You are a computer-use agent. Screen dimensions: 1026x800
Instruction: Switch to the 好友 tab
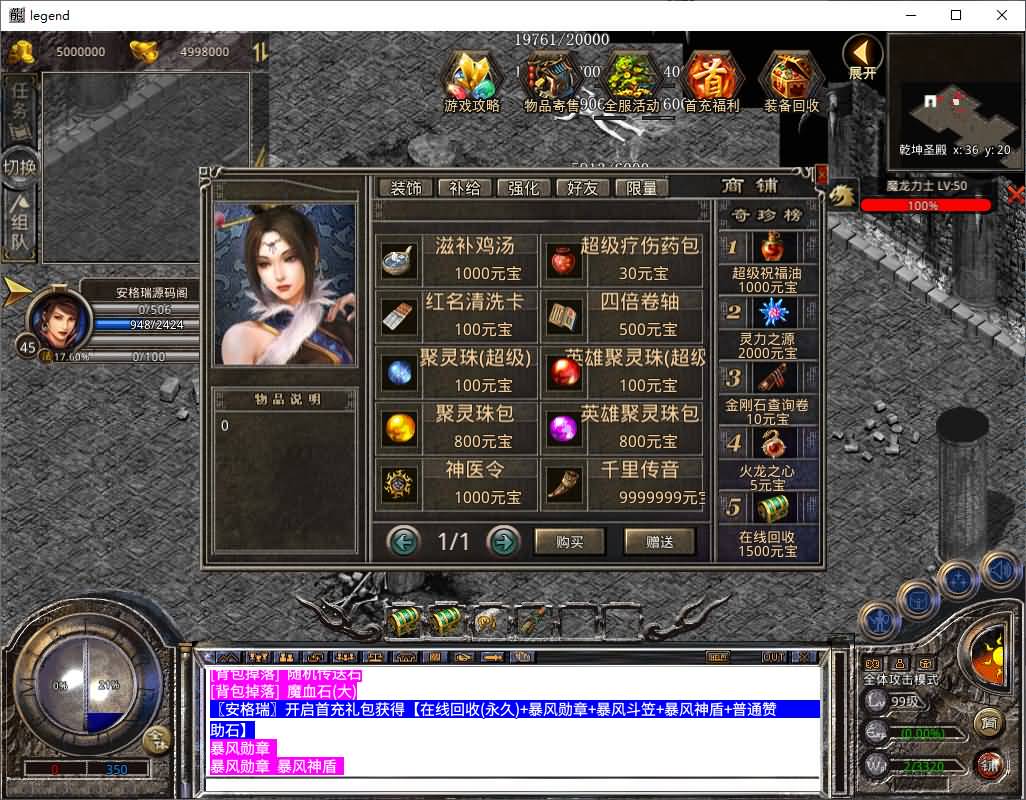[582, 188]
